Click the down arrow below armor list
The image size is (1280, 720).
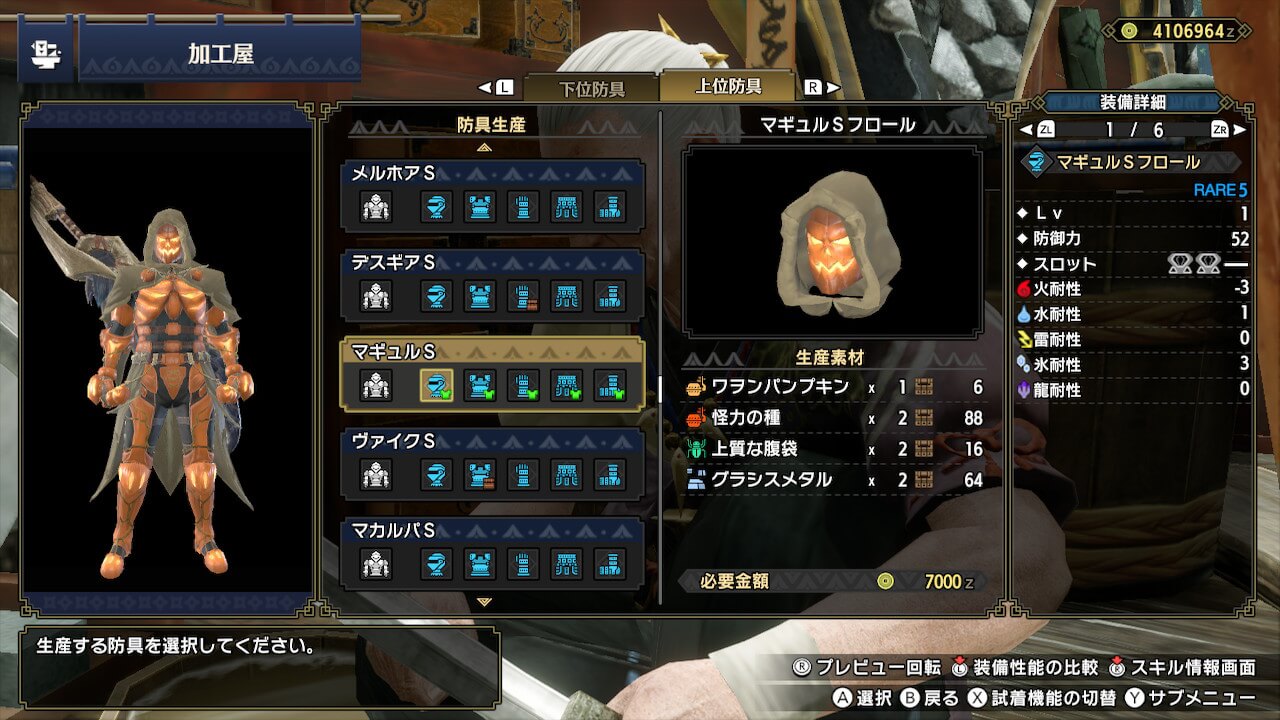(485, 603)
